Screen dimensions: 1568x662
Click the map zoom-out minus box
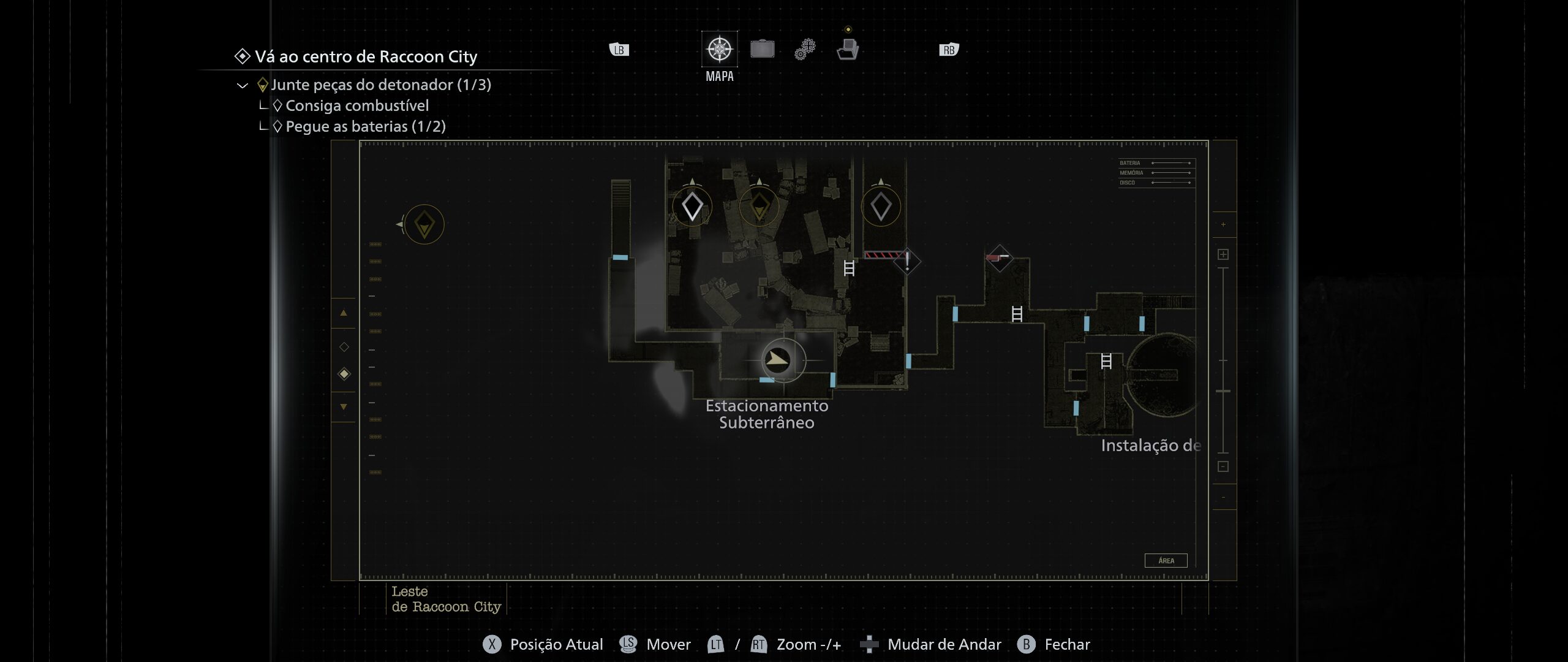click(1223, 466)
